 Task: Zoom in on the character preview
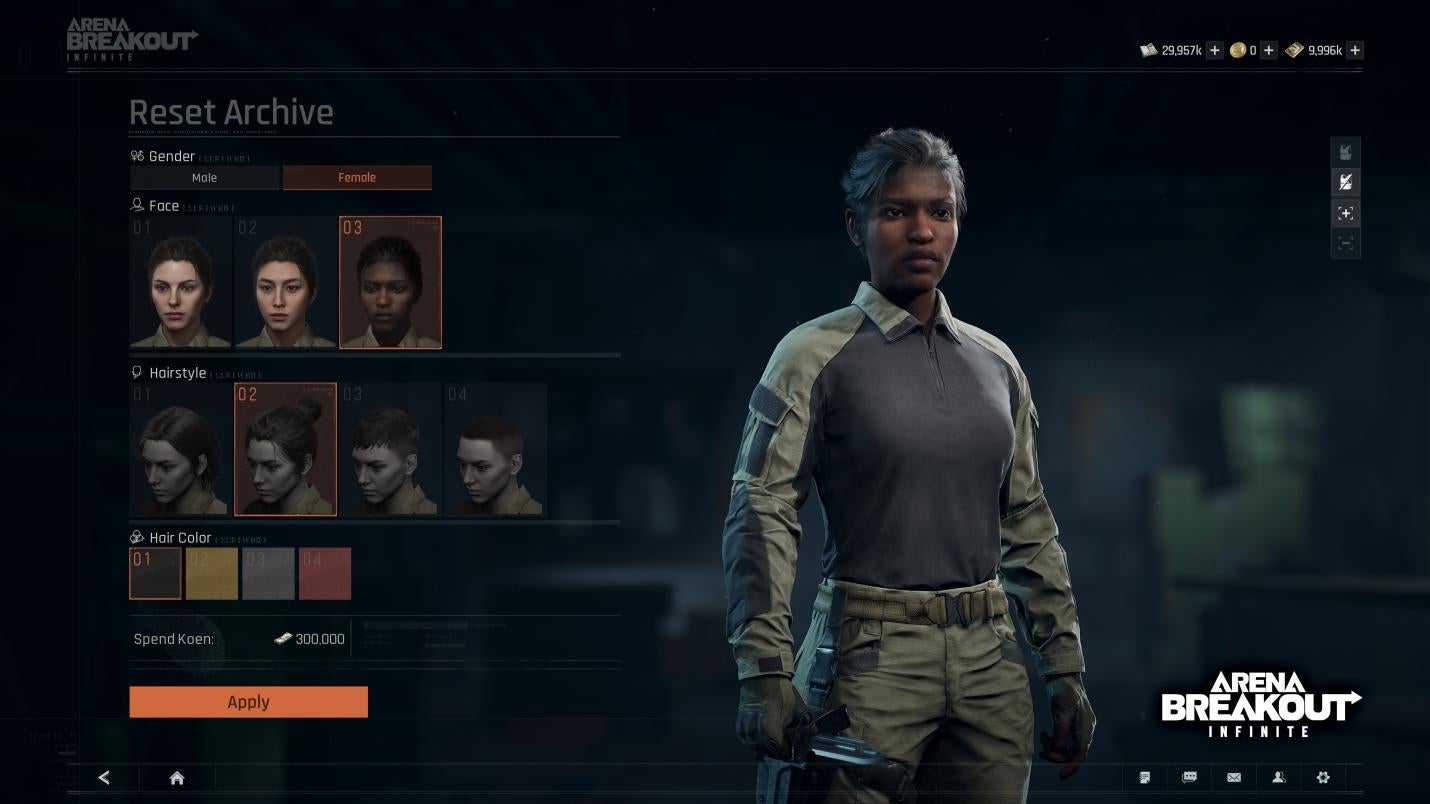point(1346,213)
